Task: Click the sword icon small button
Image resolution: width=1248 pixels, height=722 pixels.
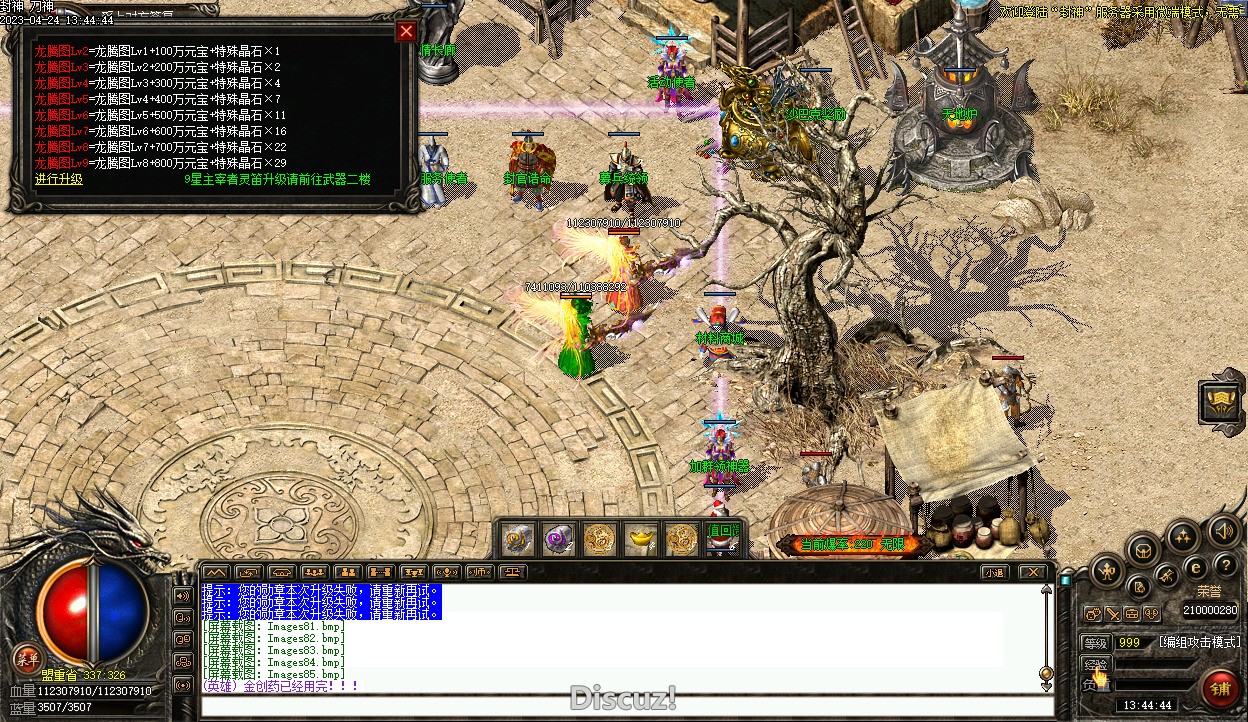Action: pos(1112,614)
